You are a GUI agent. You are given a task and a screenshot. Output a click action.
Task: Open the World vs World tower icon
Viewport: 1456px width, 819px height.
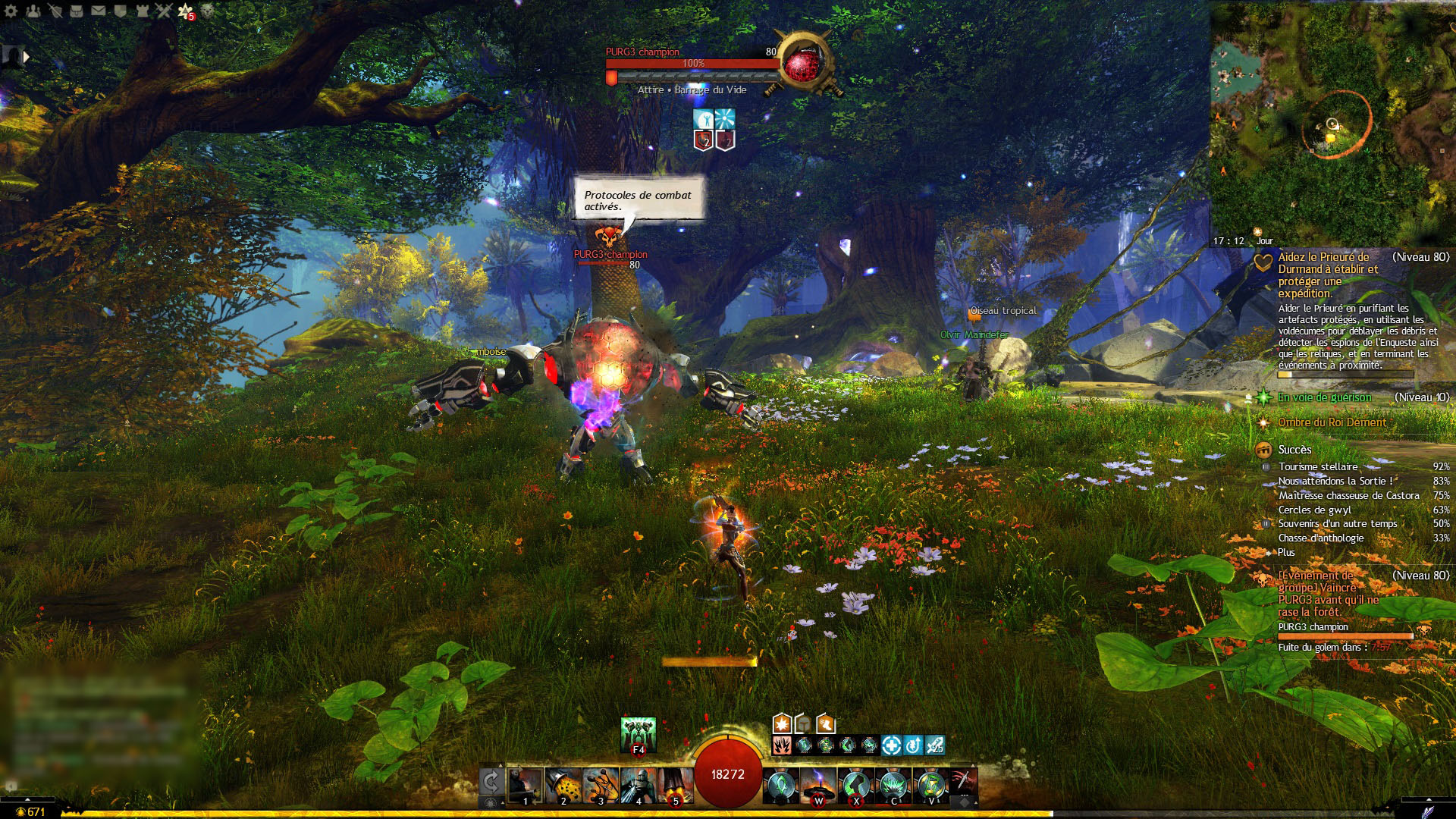coord(142,11)
